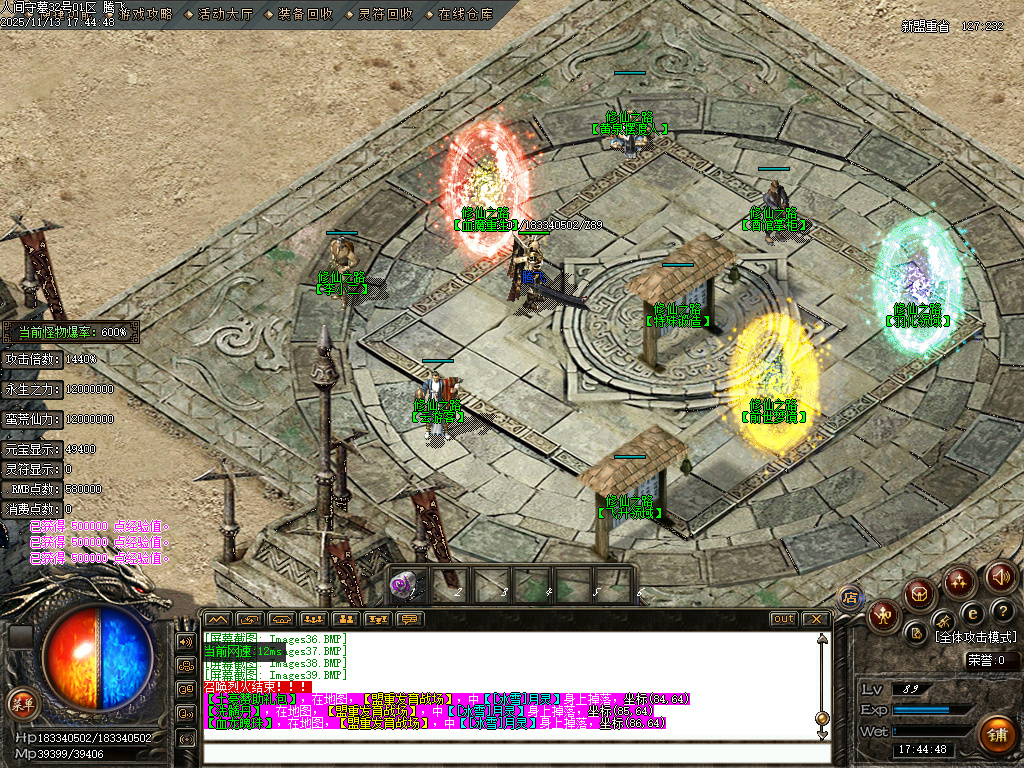Screen dimensions: 1024x768
Task: Open 灵符回收 talisman recycling
Action: (x=385, y=15)
